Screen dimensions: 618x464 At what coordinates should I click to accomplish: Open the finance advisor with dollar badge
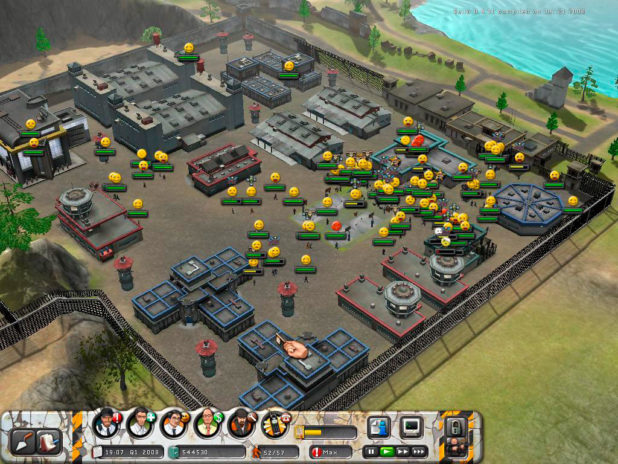click(207, 424)
